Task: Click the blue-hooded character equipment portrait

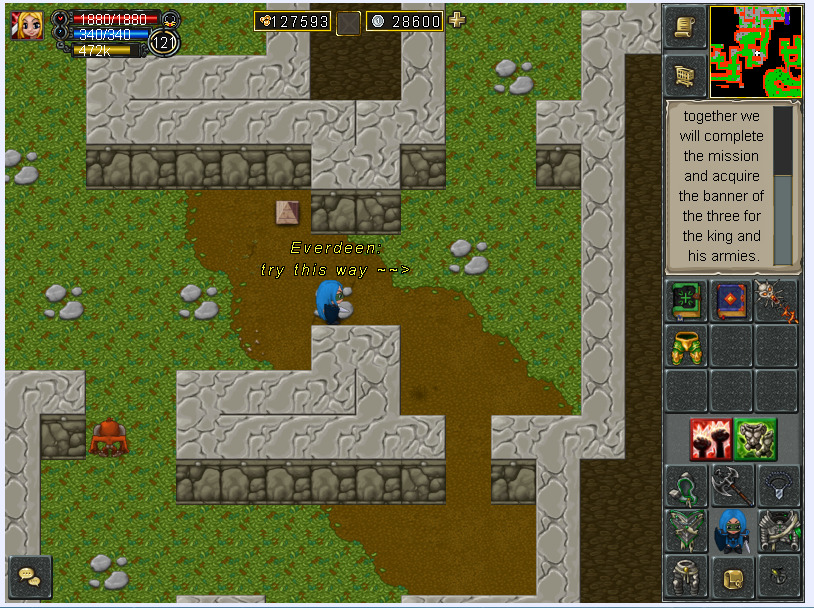Action: pyautogui.click(x=732, y=531)
